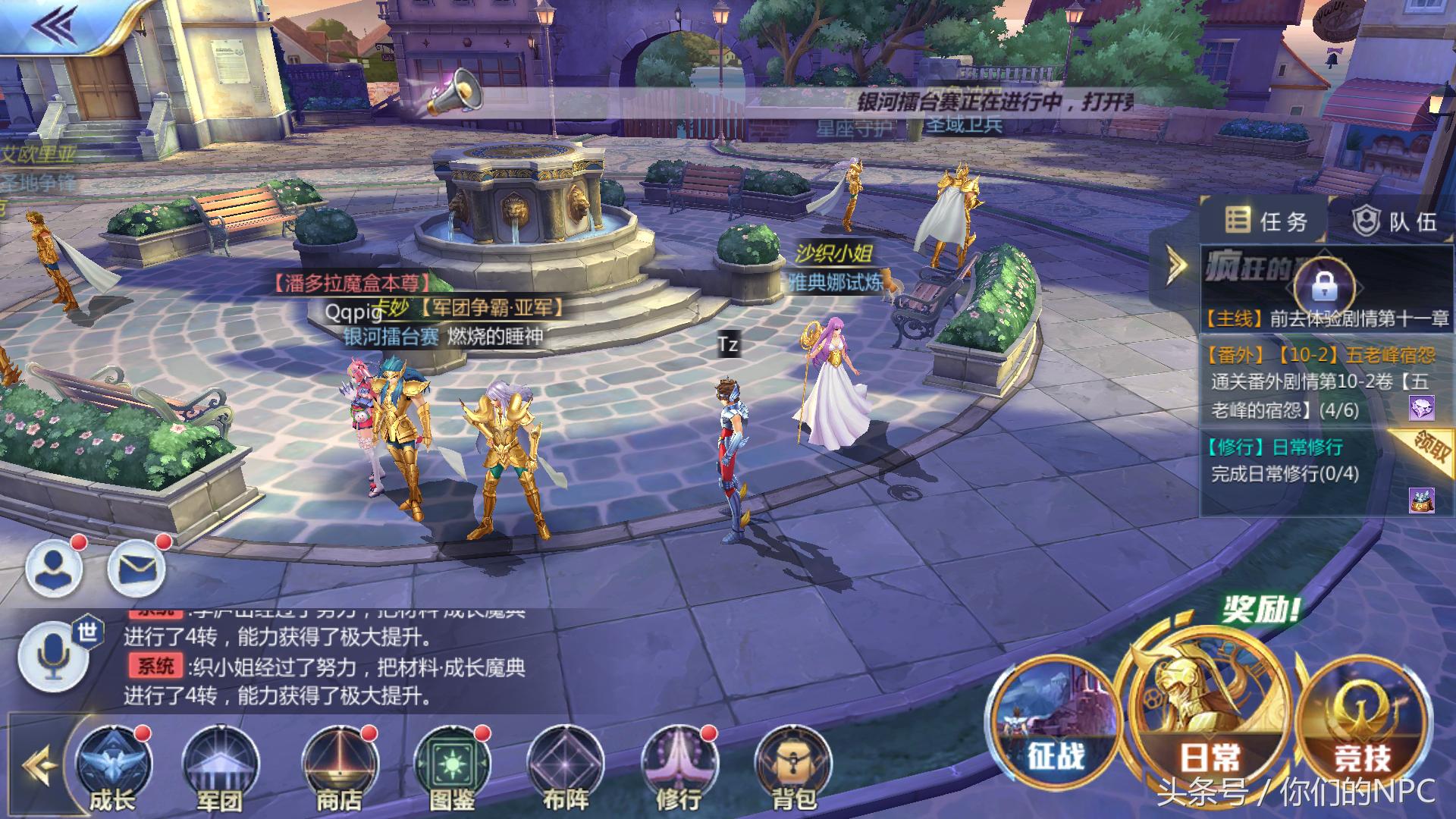This screenshot has height=819, width=1456.
Task: Open the 图鉴 codex
Action: coord(453,766)
